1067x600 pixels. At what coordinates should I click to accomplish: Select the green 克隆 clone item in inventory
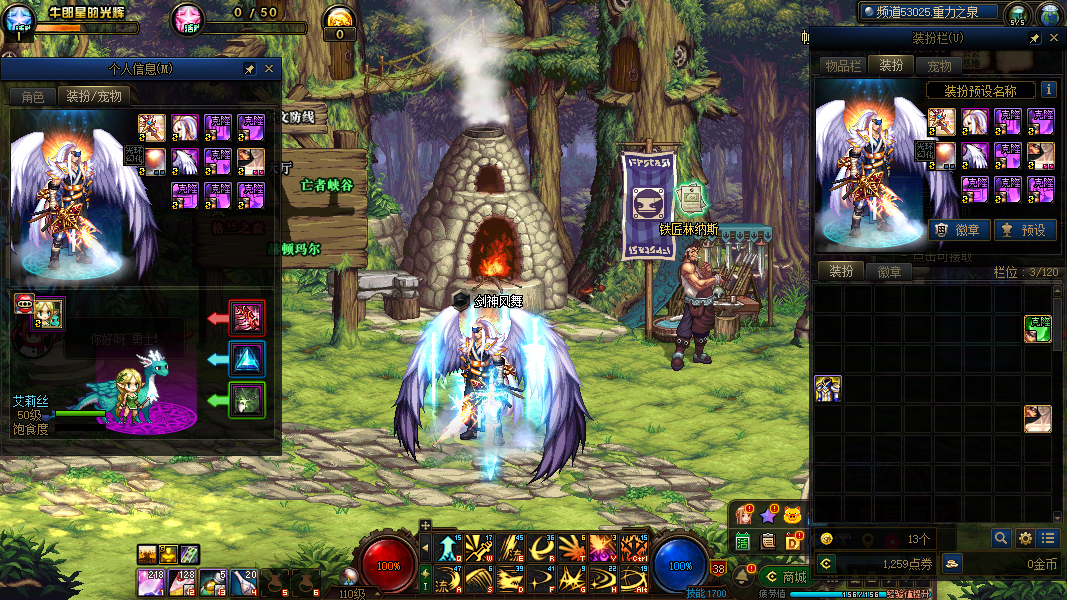[1038, 328]
